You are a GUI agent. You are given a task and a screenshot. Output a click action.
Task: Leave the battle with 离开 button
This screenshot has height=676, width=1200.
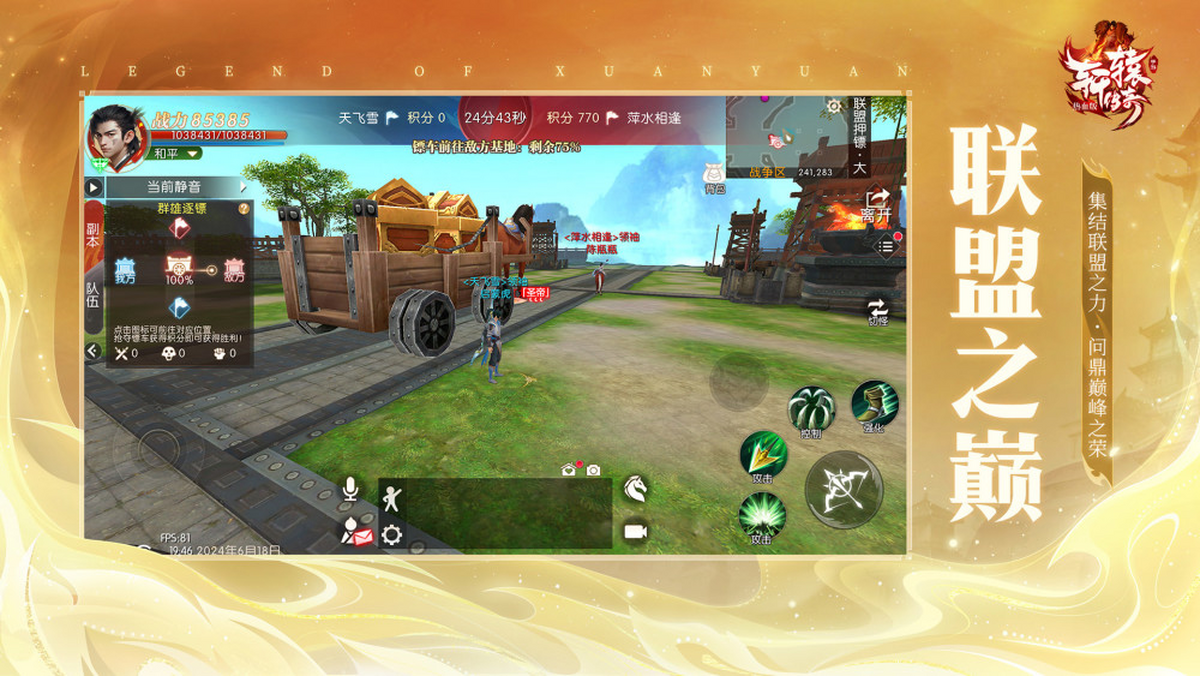pyautogui.click(x=877, y=203)
